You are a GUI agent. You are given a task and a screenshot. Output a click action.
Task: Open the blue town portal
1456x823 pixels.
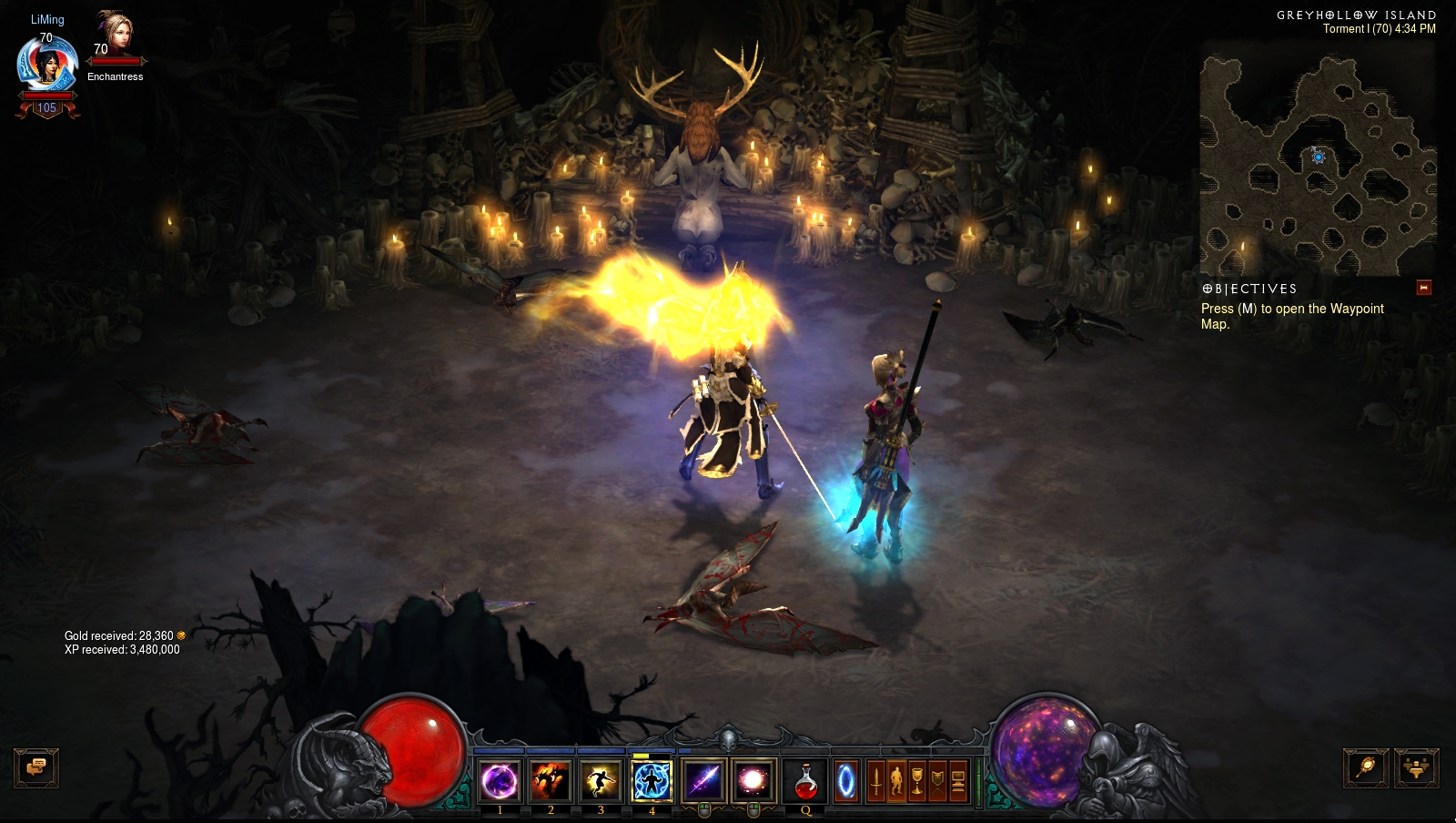coord(846,781)
